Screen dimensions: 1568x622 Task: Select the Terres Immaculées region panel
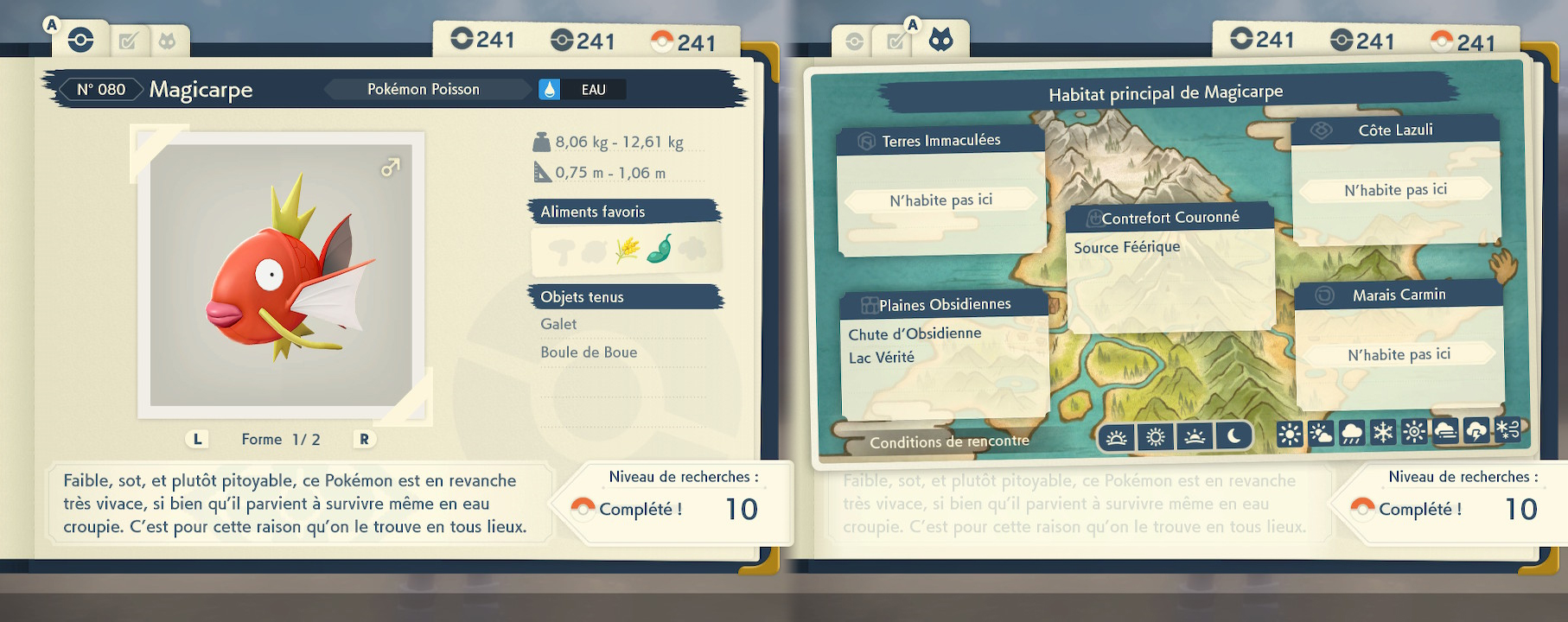[x=940, y=192]
